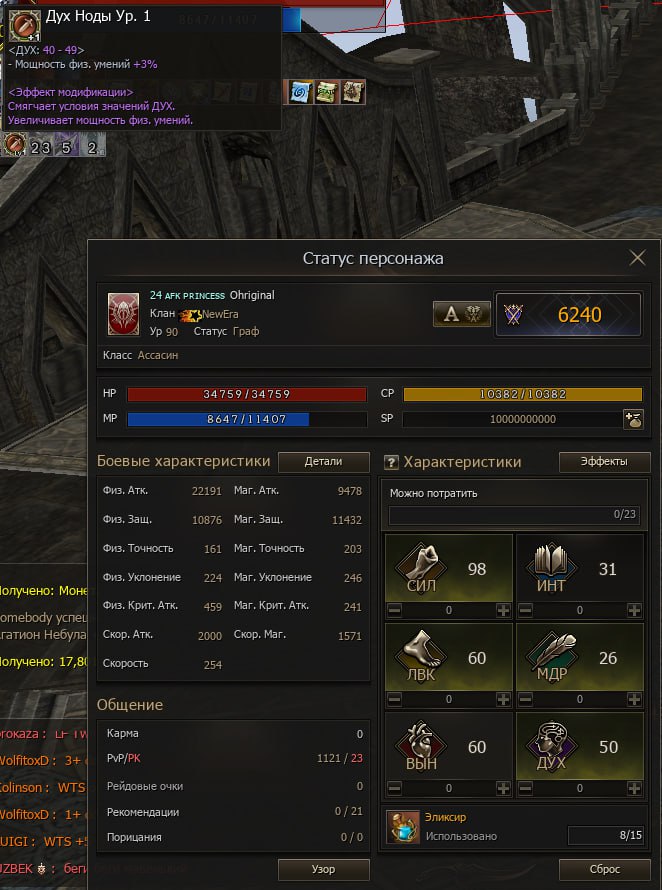Increase ДУХ by one point

[634, 789]
